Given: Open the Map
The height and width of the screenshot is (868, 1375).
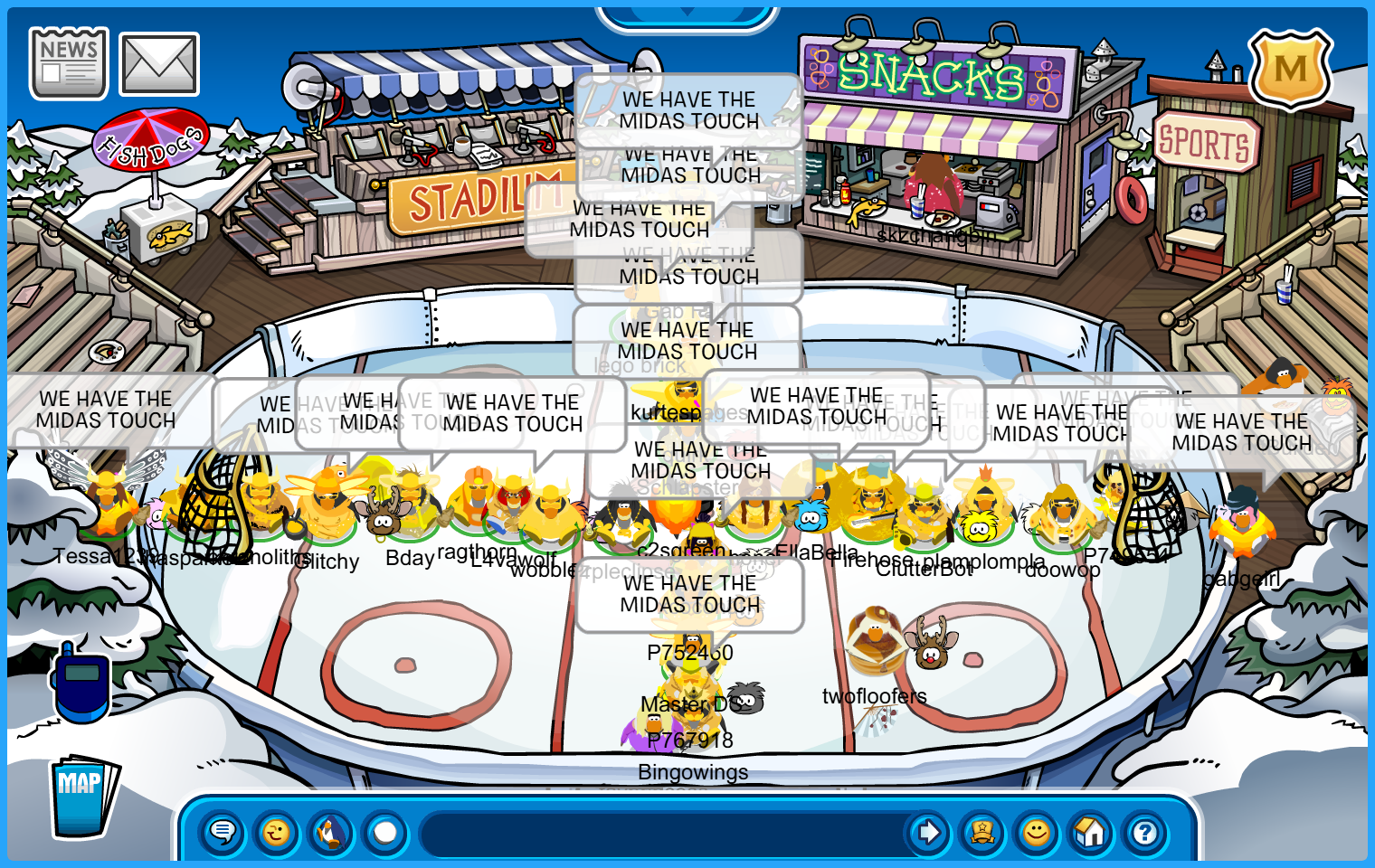Looking at the screenshot, I should pos(82,797).
